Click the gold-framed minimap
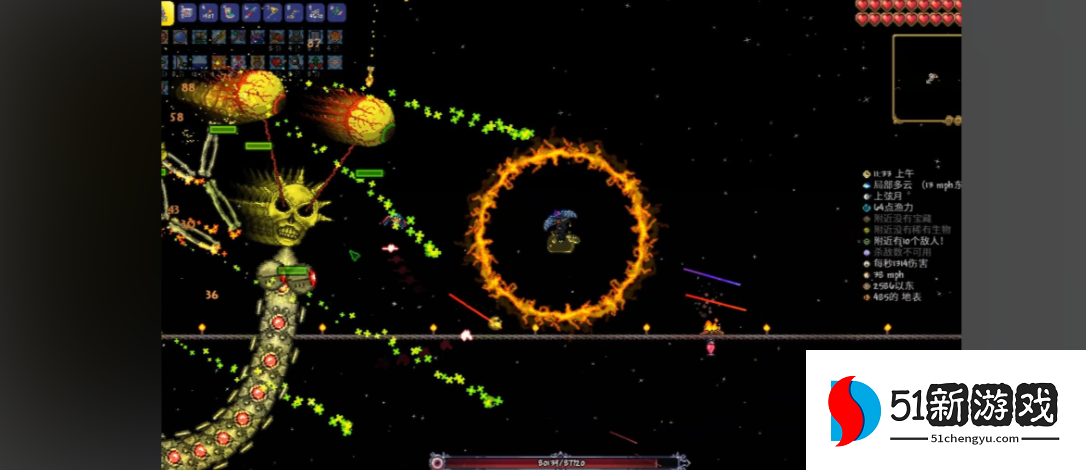The width and height of the screenshot is (1086, 470). point(926,77)
